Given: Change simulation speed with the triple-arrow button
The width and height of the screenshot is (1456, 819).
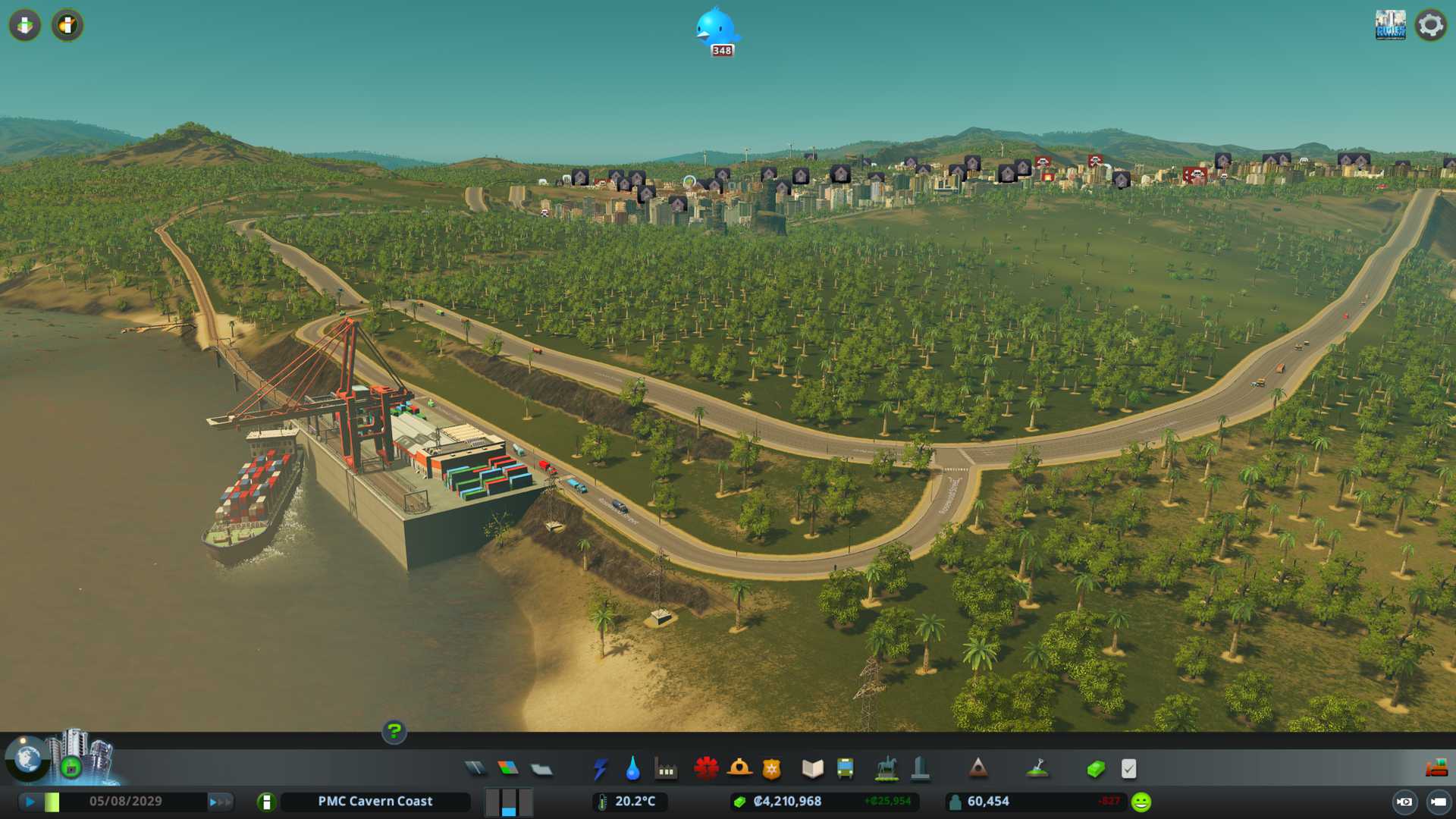Looking at the screenshot, I should [x=220, y=802].
